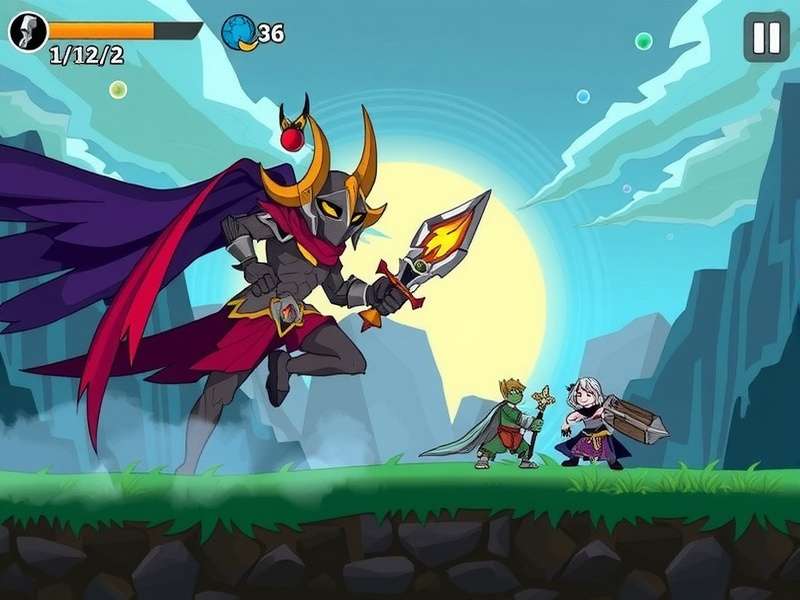Tap the hero portrait icon
The image size is (800, 600).
coord(28,32)
